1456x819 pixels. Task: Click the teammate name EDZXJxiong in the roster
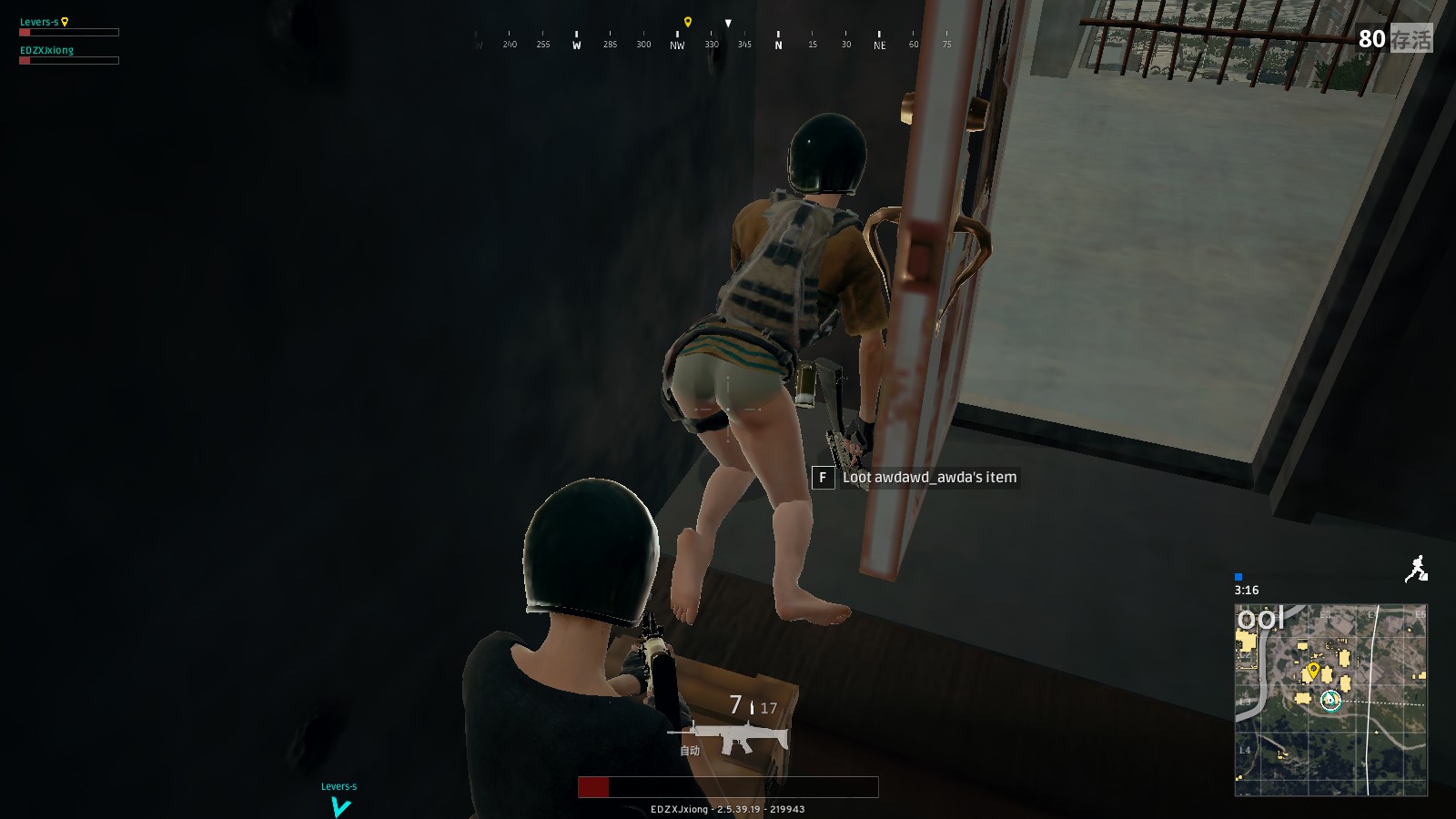(x=47, y=50)
